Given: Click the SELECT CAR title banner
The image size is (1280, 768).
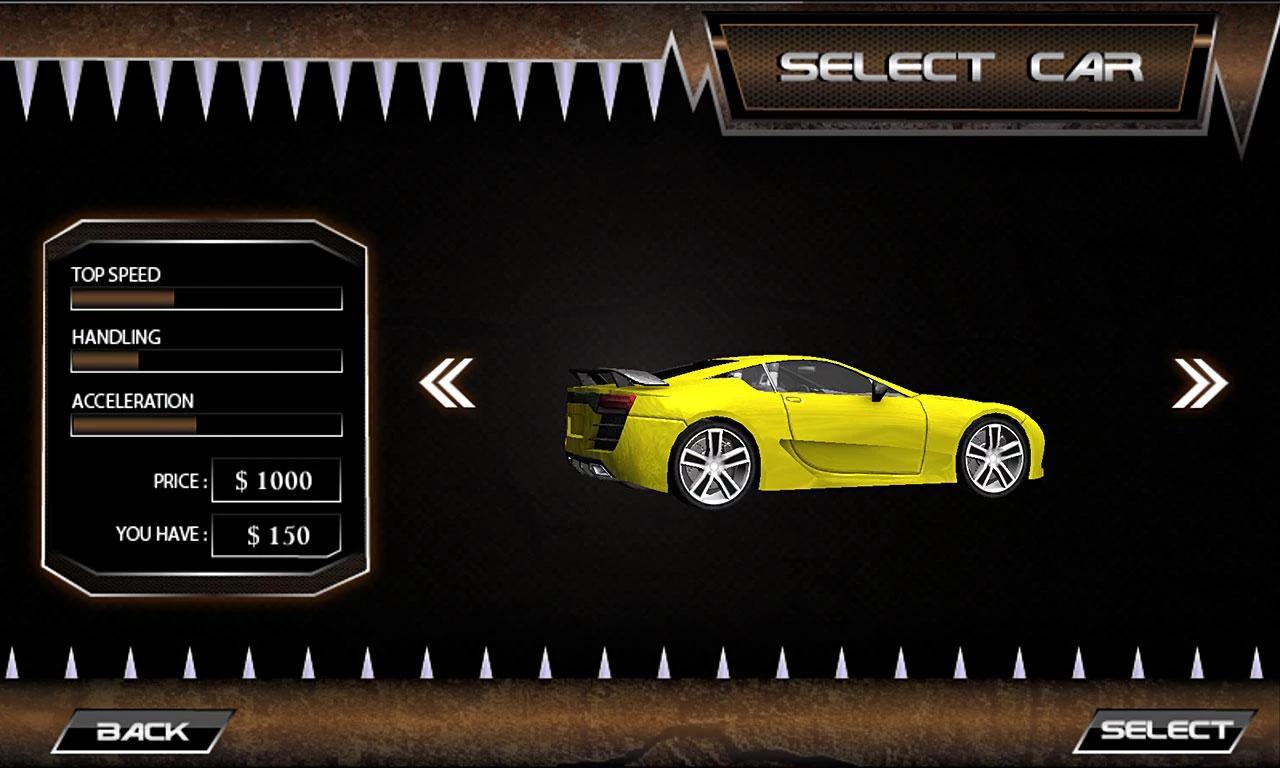Looking at the screenshot, I should click(x=963, y=68).
